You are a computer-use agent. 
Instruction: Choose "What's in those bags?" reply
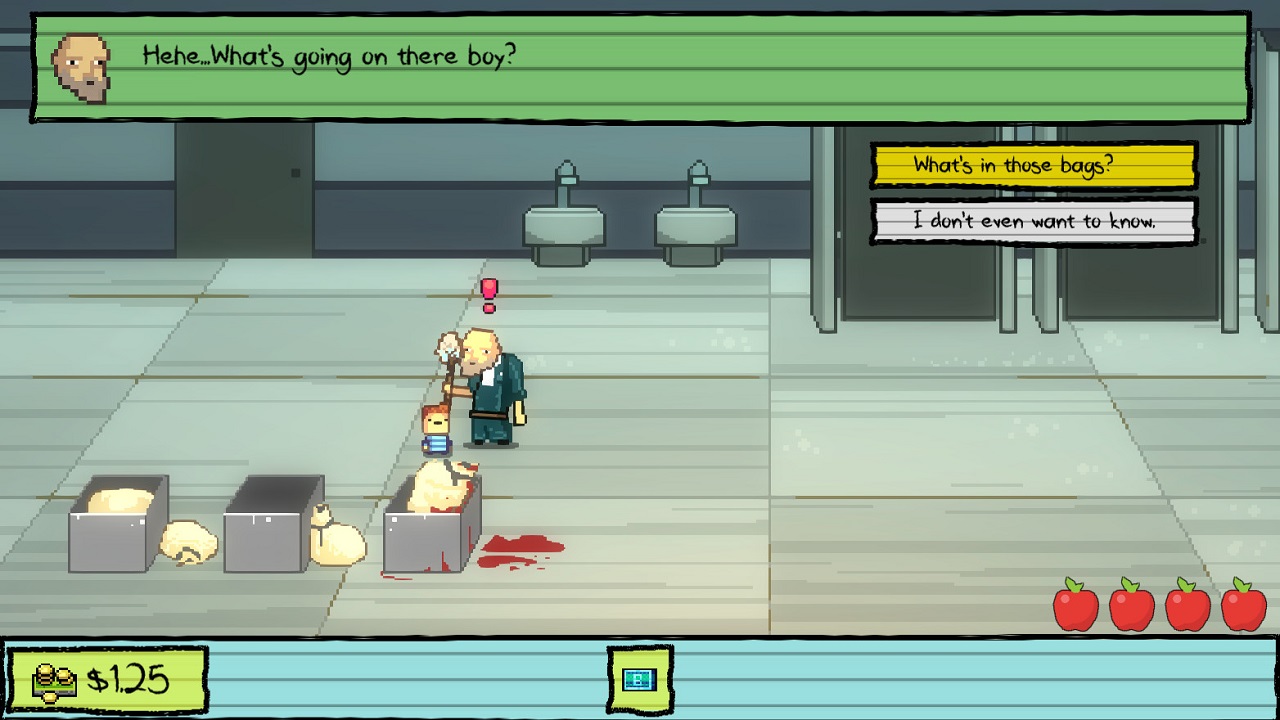(x=1034, y=166)
